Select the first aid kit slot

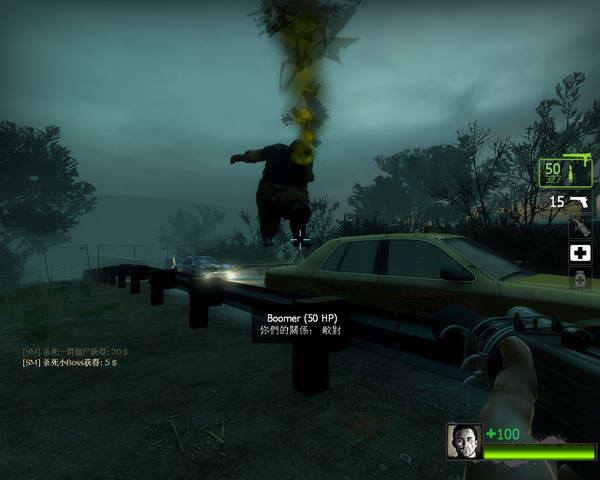coord(581,253)
